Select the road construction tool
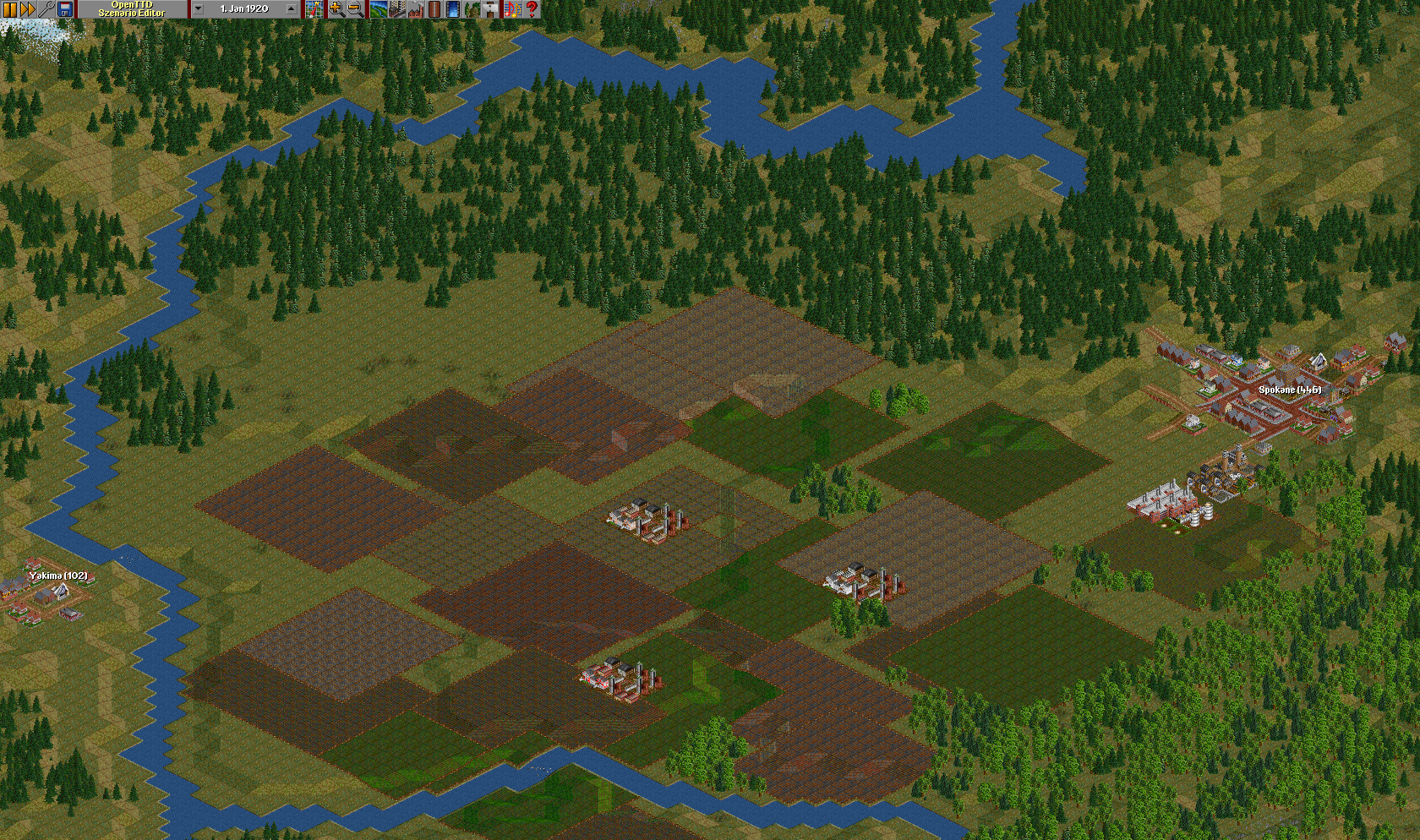Screen dimensions: 1420x840 click(x=434, y=9)
